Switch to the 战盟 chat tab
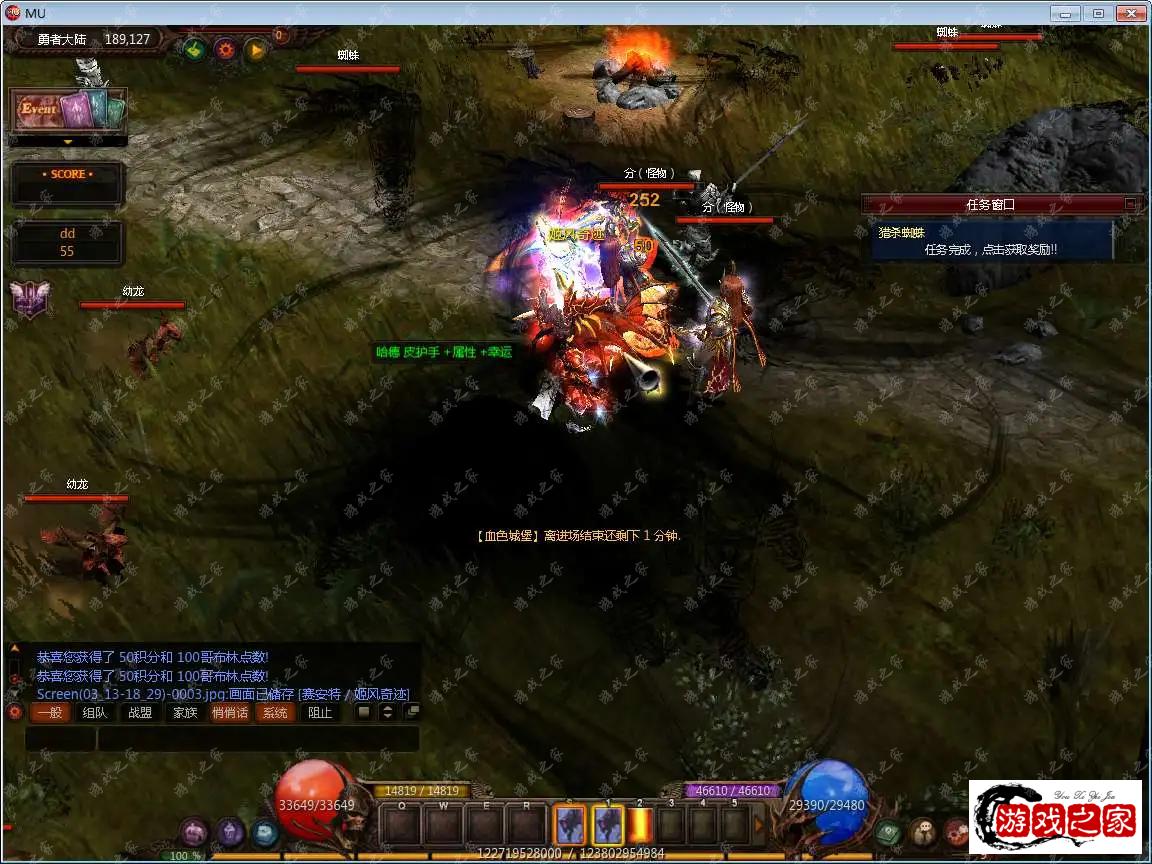The image size is (1152, 864). point(140,713)
